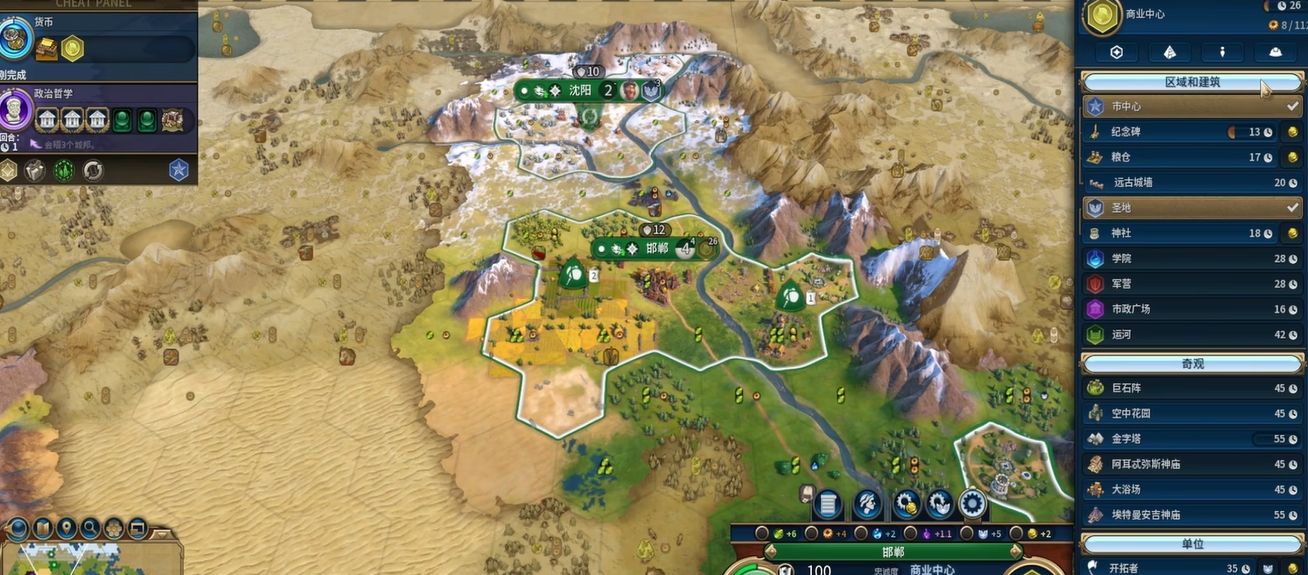Screen dimensions: 1308x575
Task: Open the city details list icon
Action: click(826, 504)
